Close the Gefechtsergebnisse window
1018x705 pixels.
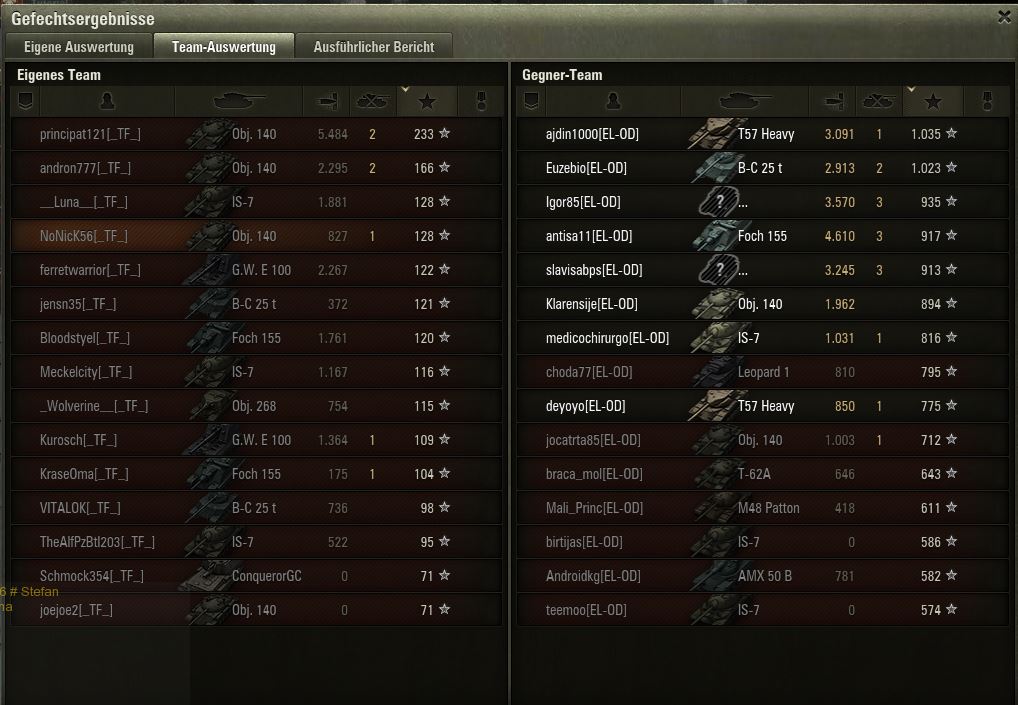click(1004, 16)
